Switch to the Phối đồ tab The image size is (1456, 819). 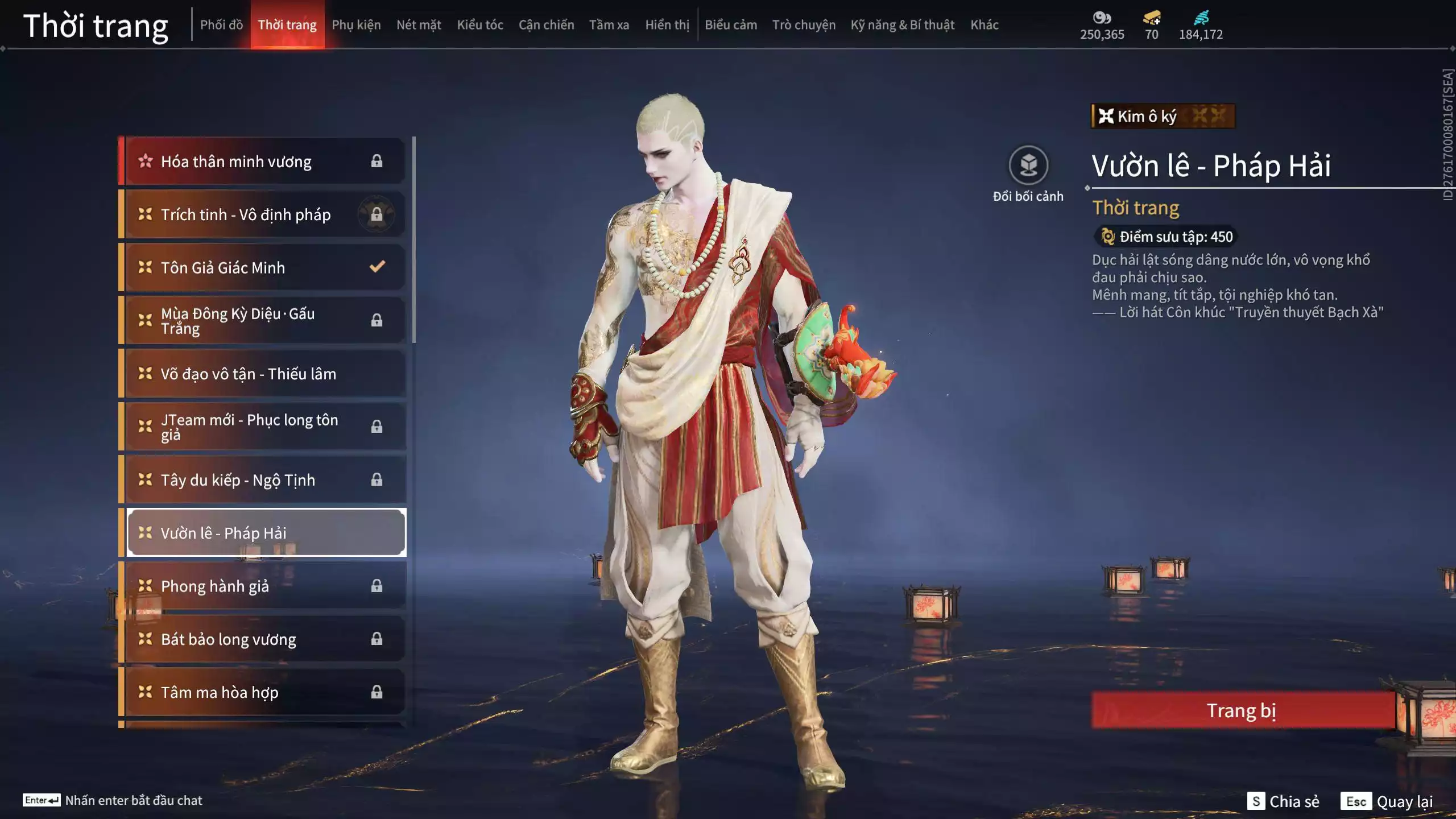221,25
